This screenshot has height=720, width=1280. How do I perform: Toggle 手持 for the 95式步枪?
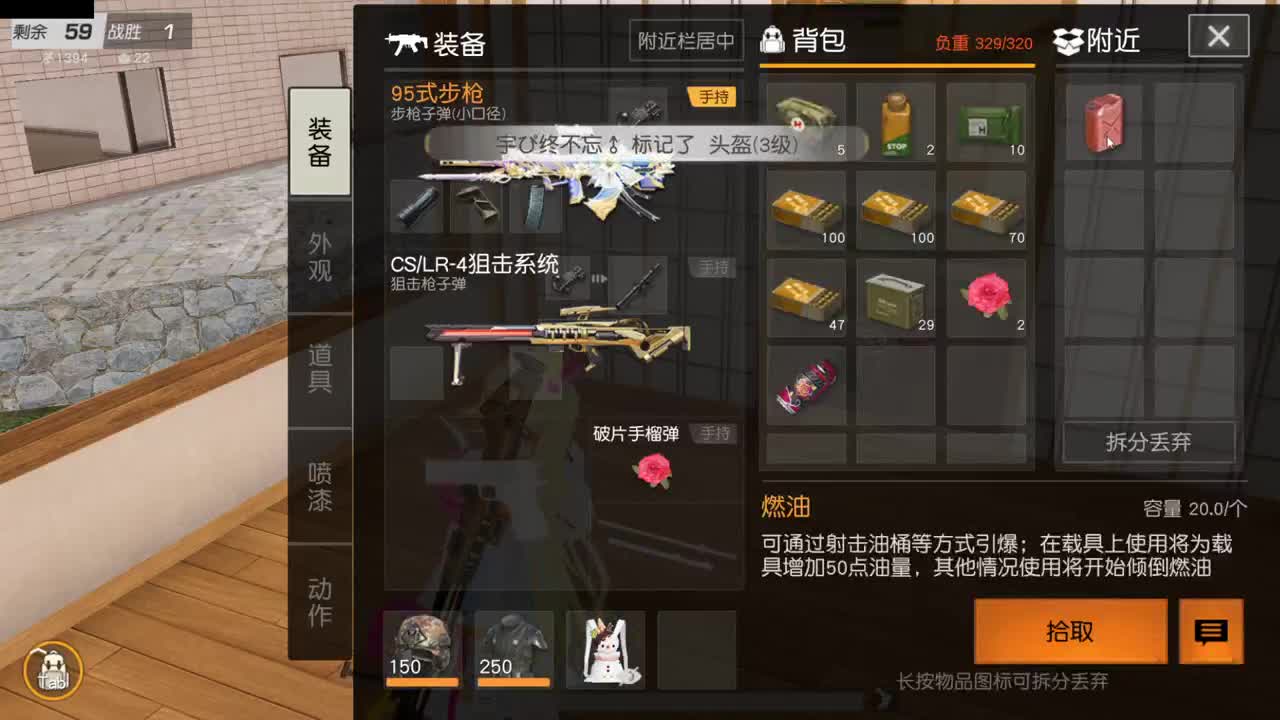(x=714, y=96)
